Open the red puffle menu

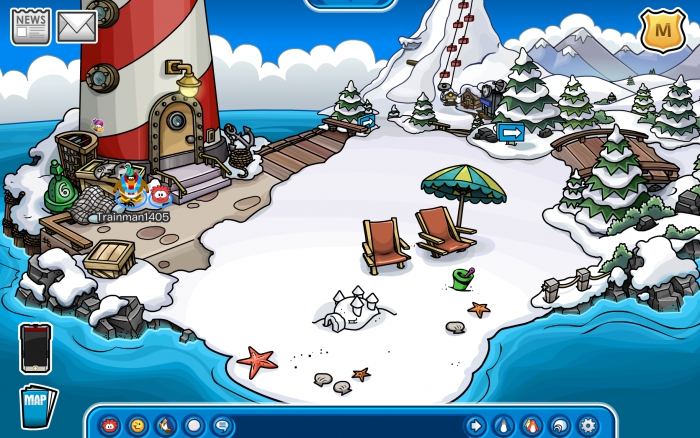109,425
